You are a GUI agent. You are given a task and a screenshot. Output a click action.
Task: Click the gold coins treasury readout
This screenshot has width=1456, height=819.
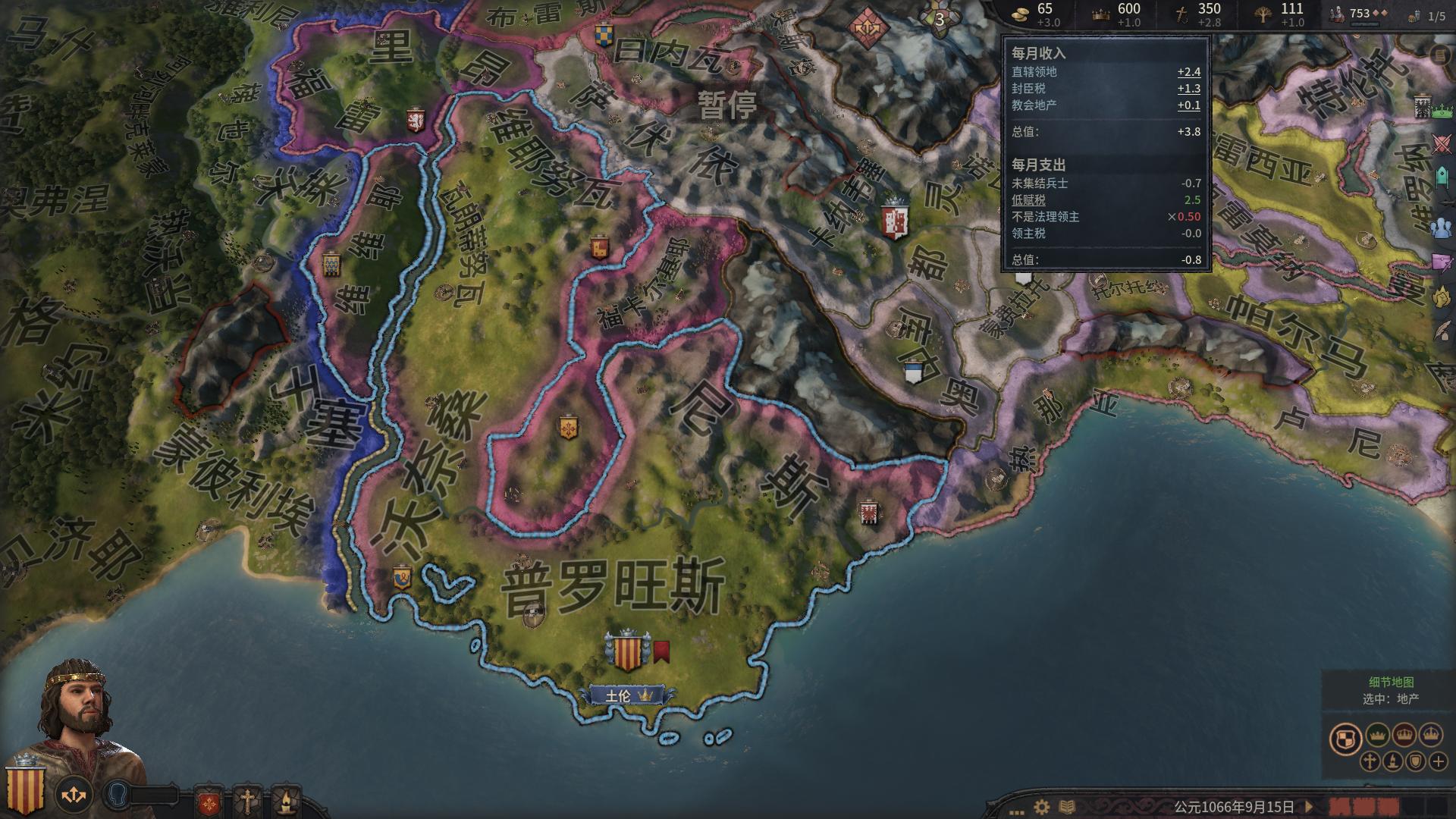tap(1036, 14)
